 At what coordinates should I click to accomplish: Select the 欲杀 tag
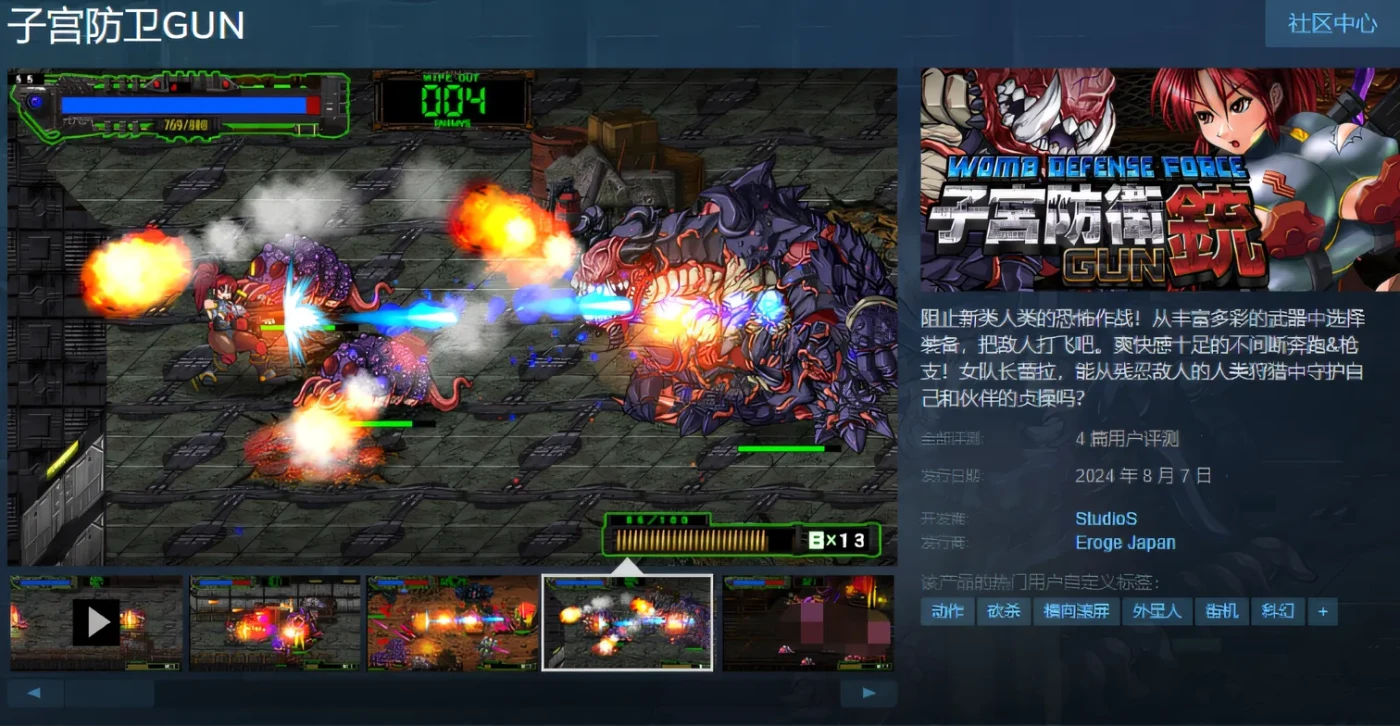[x=1003, y=611]
